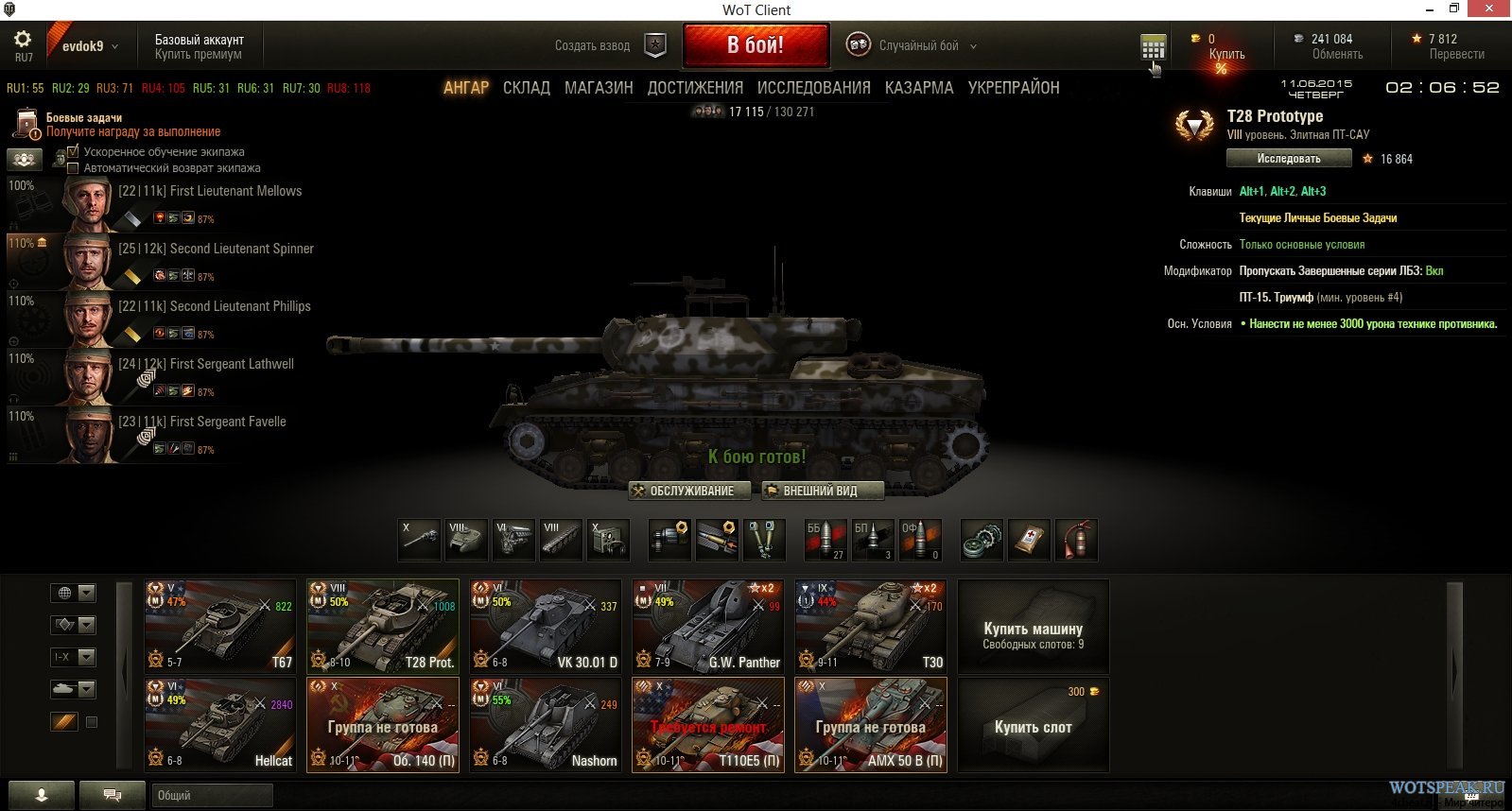
Task: Open the evdok9 account dropdown
Action: pyautogui.click(x=90, y=46)
